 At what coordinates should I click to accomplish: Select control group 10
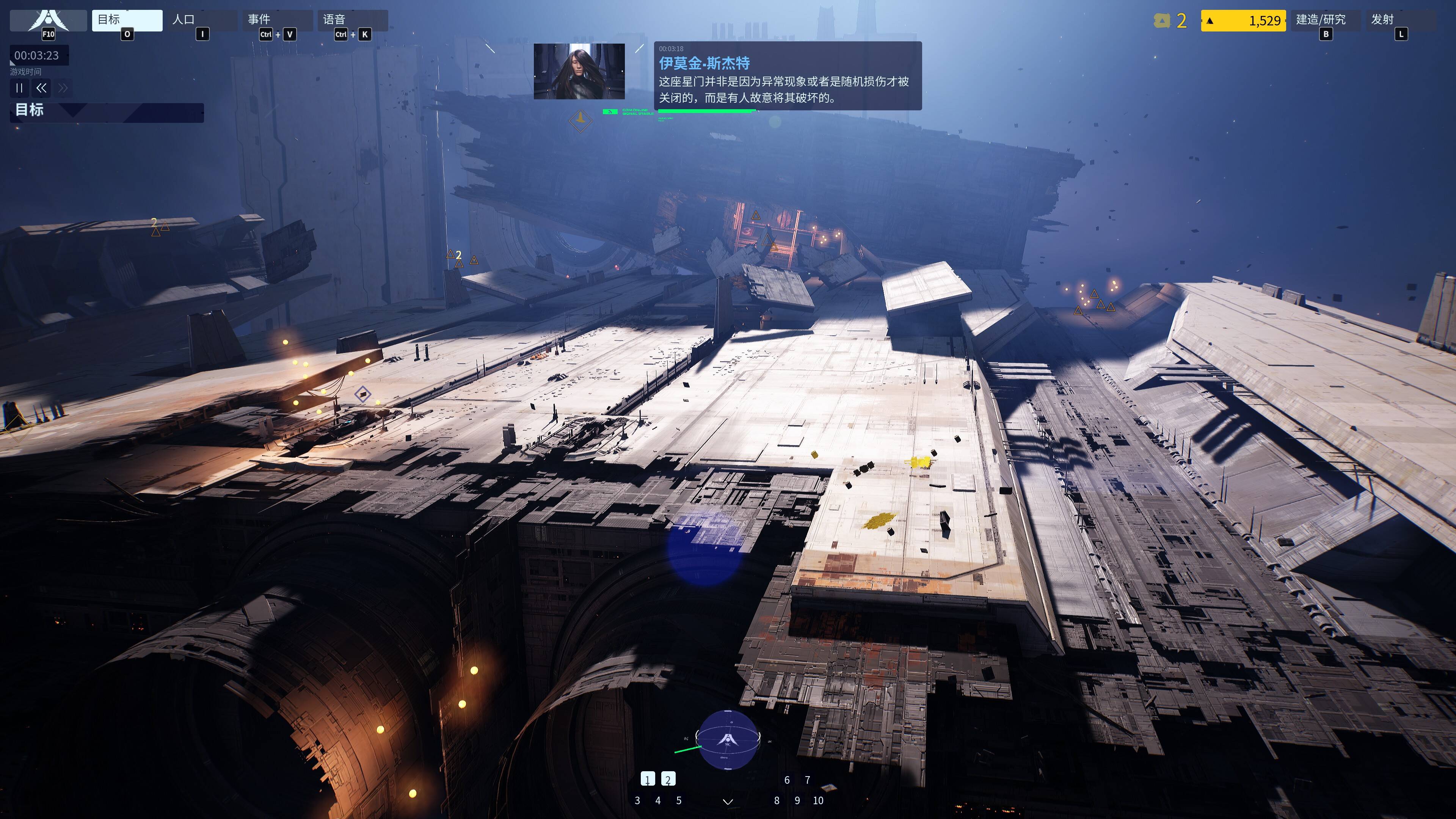click(818, 800)
